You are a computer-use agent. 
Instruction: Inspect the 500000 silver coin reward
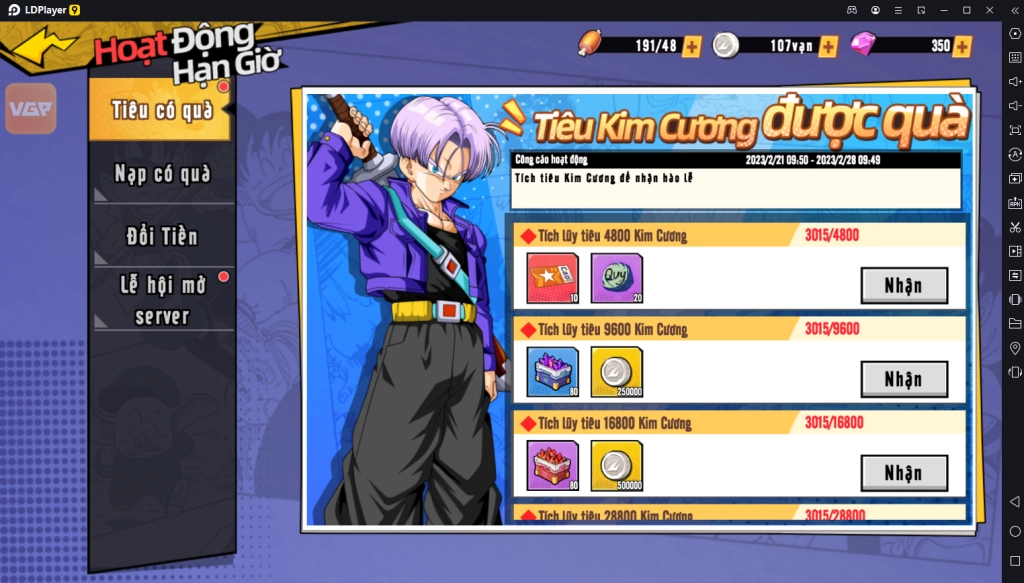tap(616, 466)
